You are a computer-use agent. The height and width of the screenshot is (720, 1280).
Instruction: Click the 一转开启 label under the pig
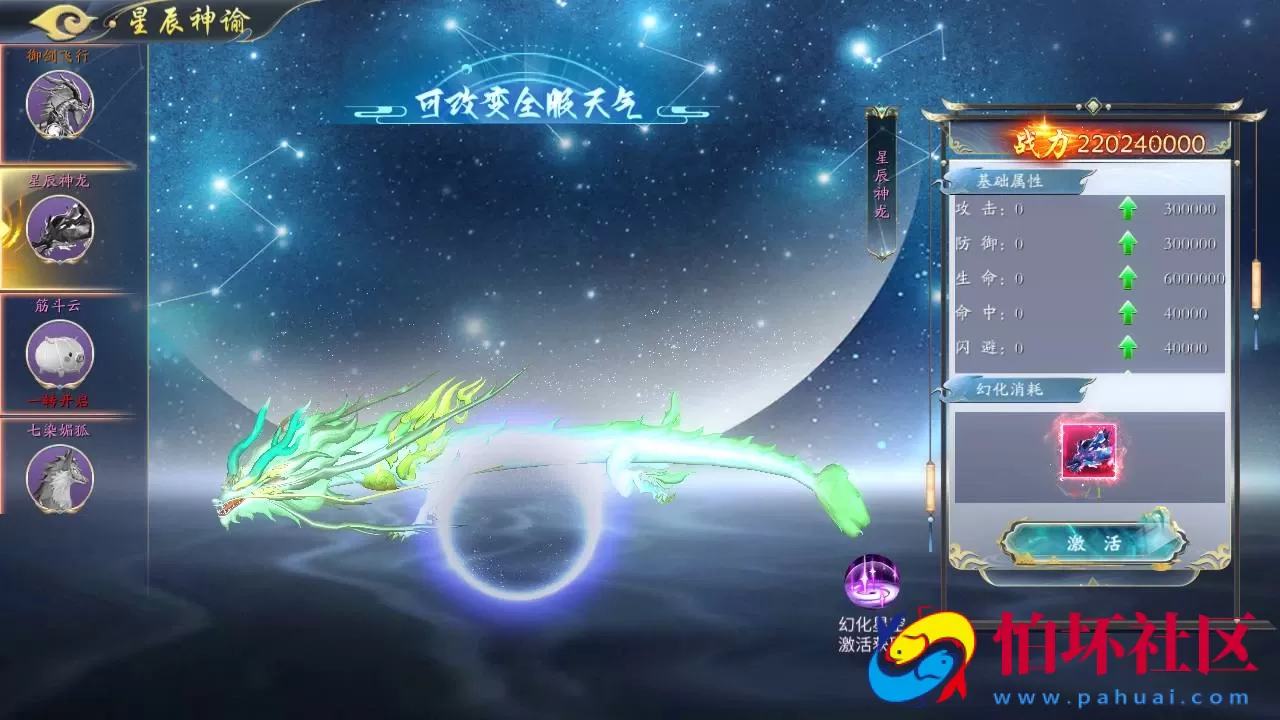(x=58, y=401)
